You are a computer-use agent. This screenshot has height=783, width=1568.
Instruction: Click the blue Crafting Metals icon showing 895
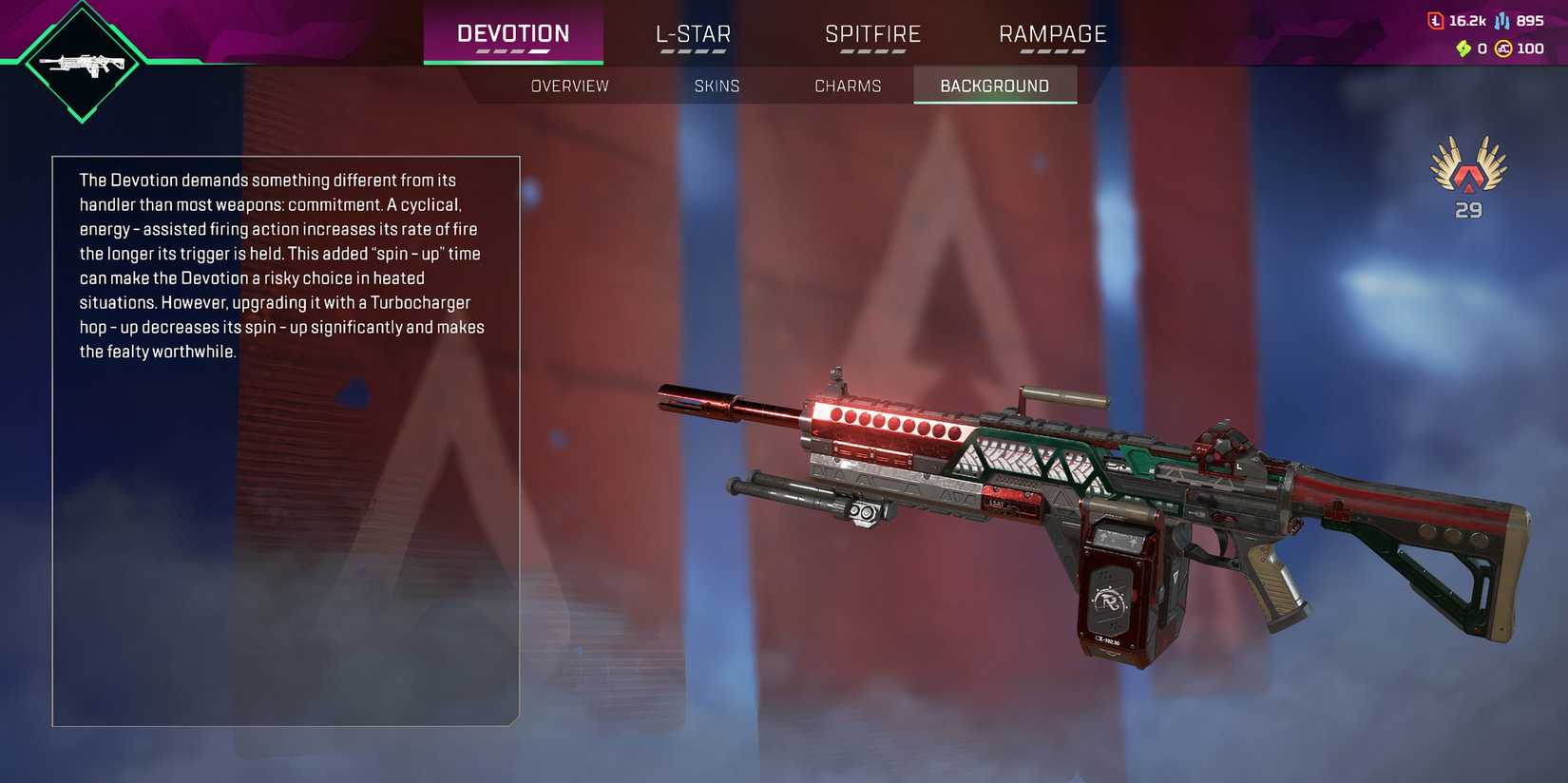coord(1501,19)
